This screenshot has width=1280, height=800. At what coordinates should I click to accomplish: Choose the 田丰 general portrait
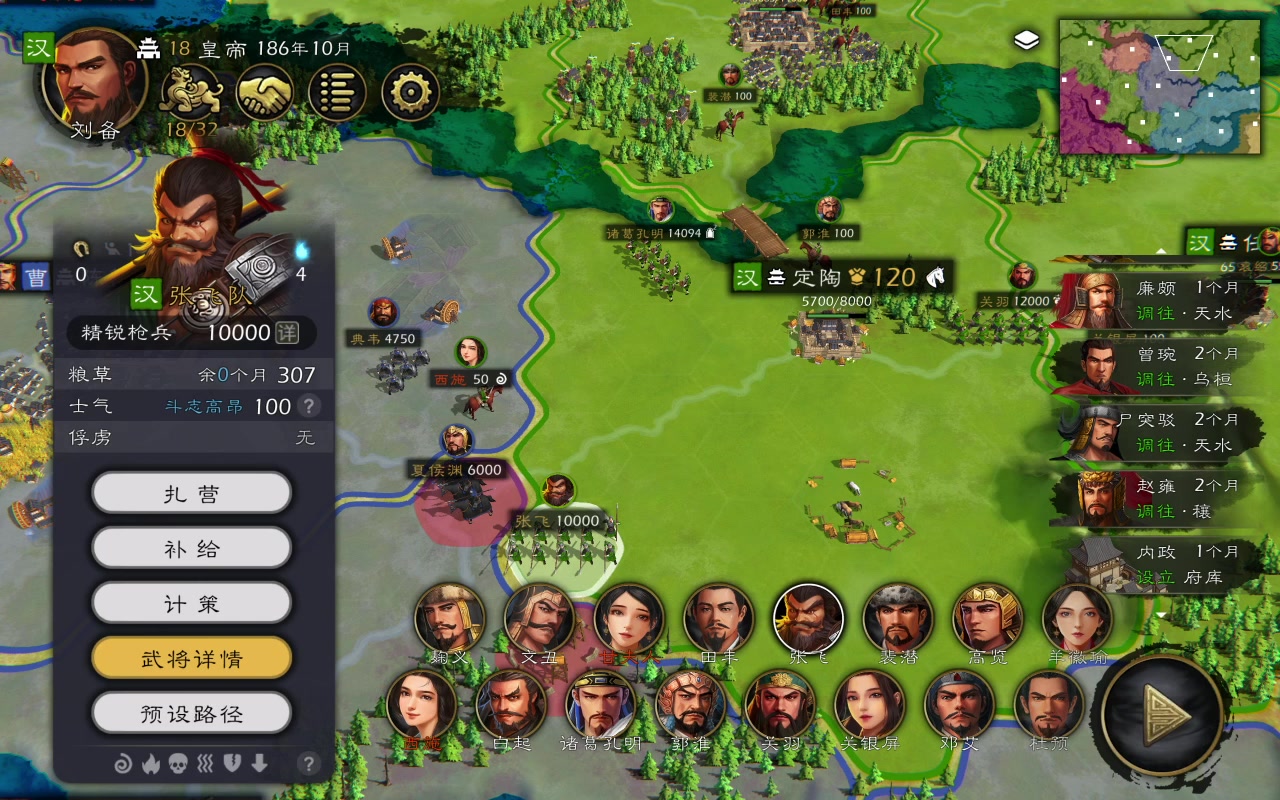pyautogui.click(x=718, y=619)
